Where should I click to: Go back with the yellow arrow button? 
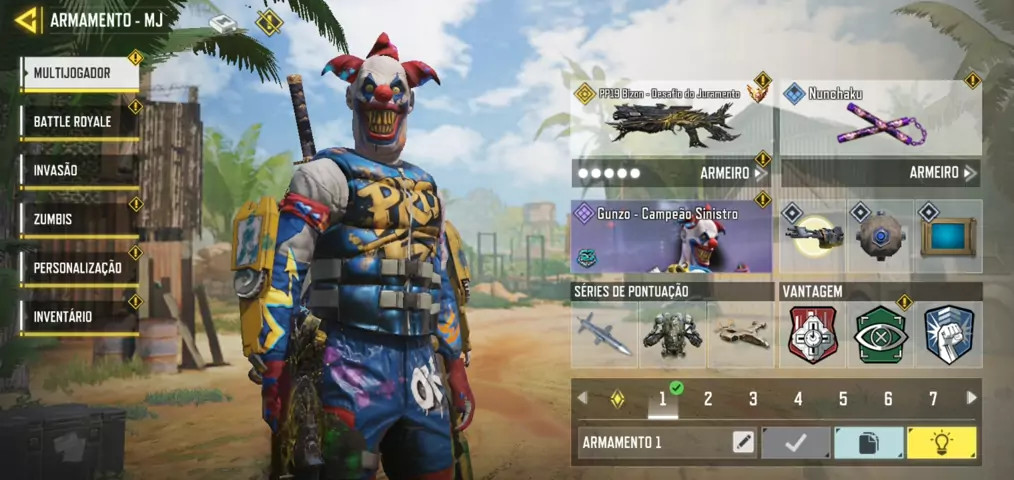26,19
